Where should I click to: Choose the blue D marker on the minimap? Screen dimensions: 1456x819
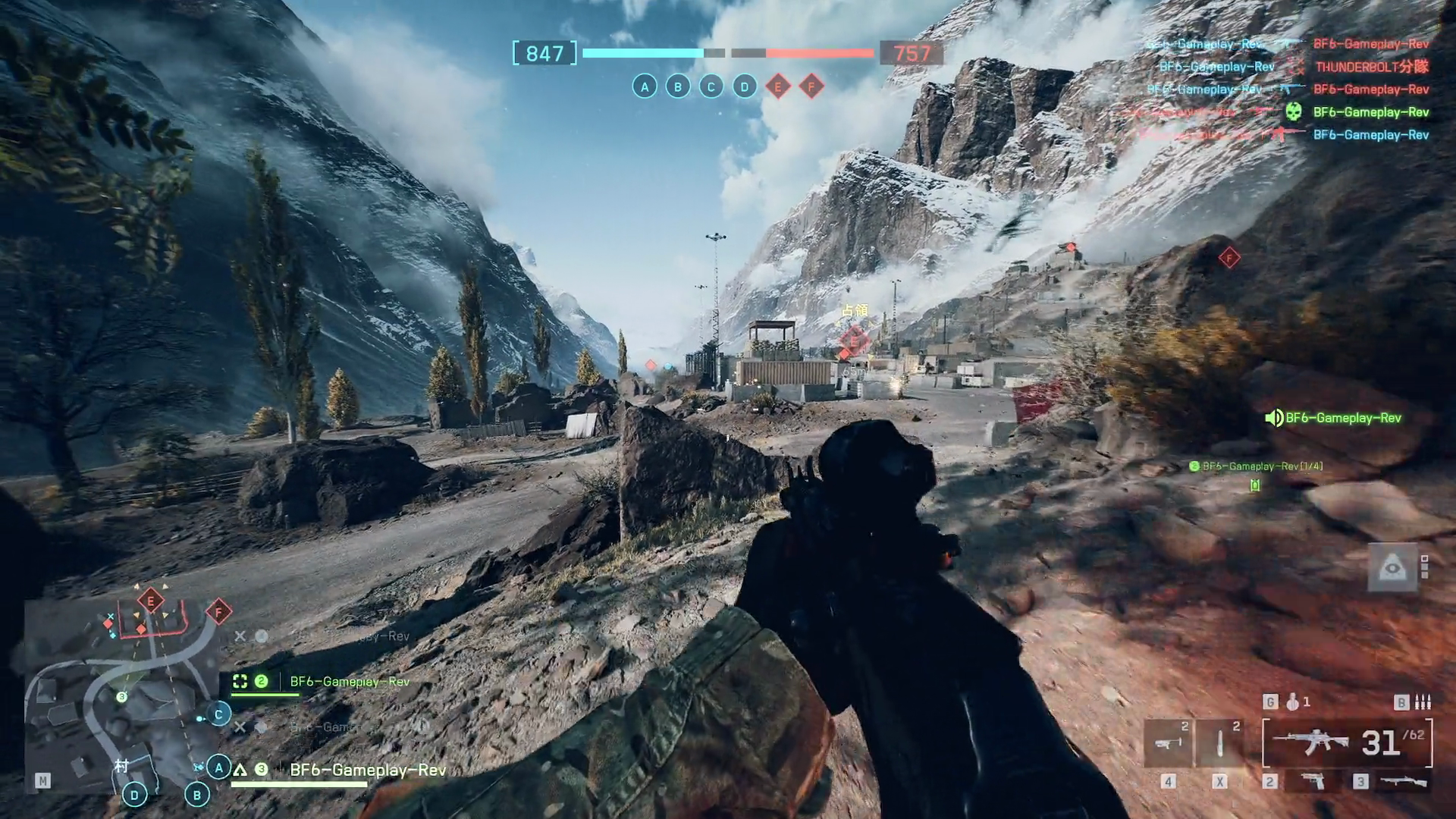[134, 795]
